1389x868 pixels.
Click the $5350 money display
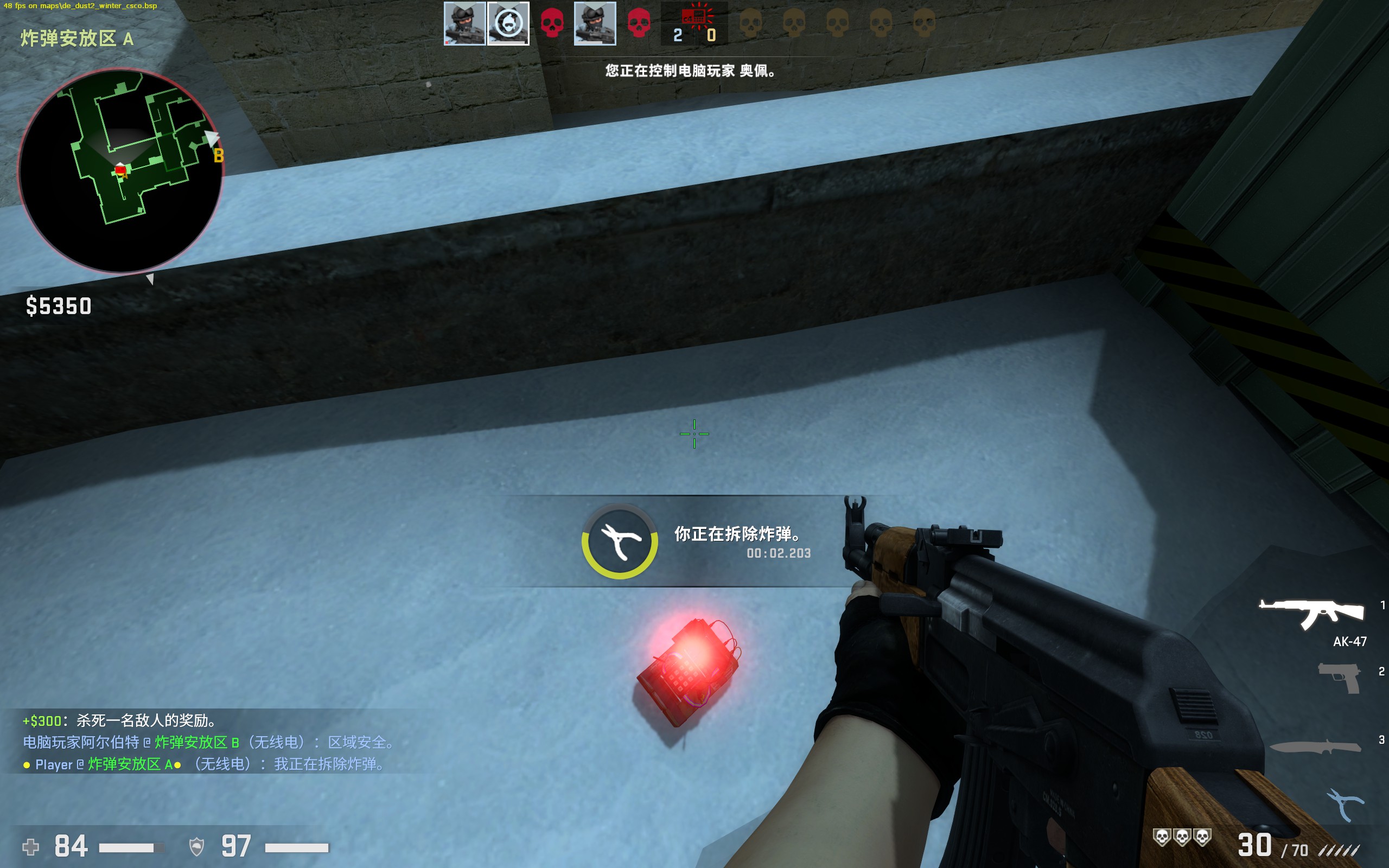58,307
